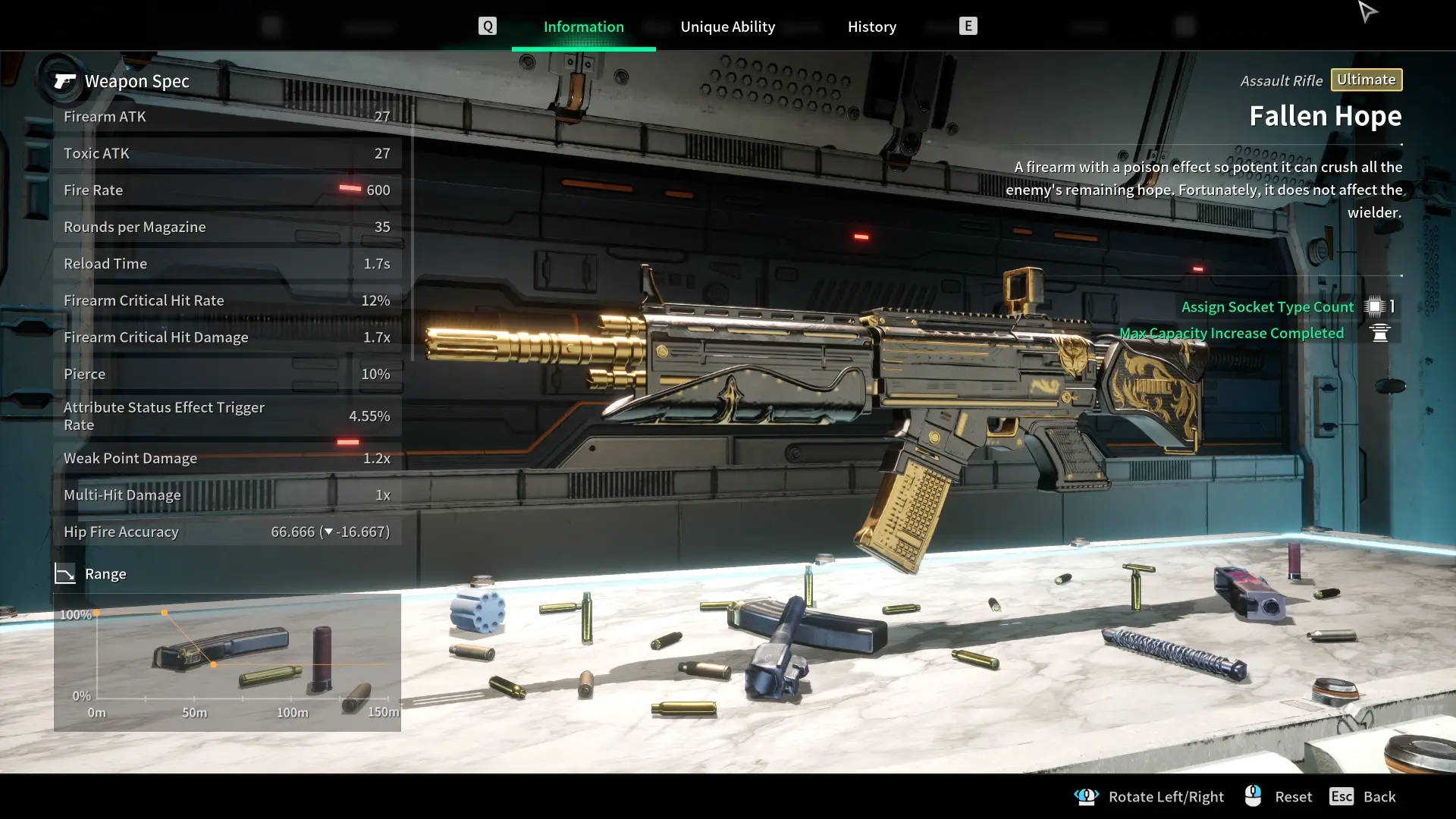Go back using the Back button
This screenshot has height=819, width=1456.
click(1363, 796)
